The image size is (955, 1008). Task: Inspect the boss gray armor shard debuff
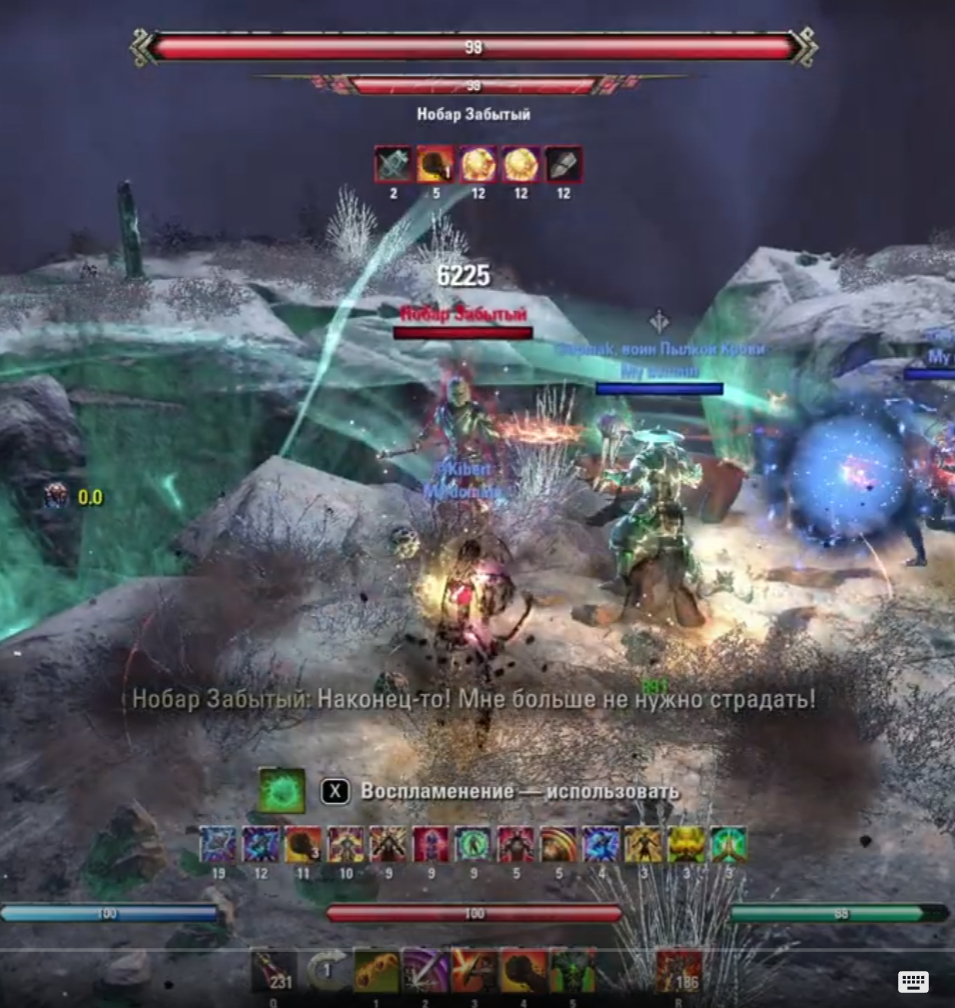coord(563,164)
